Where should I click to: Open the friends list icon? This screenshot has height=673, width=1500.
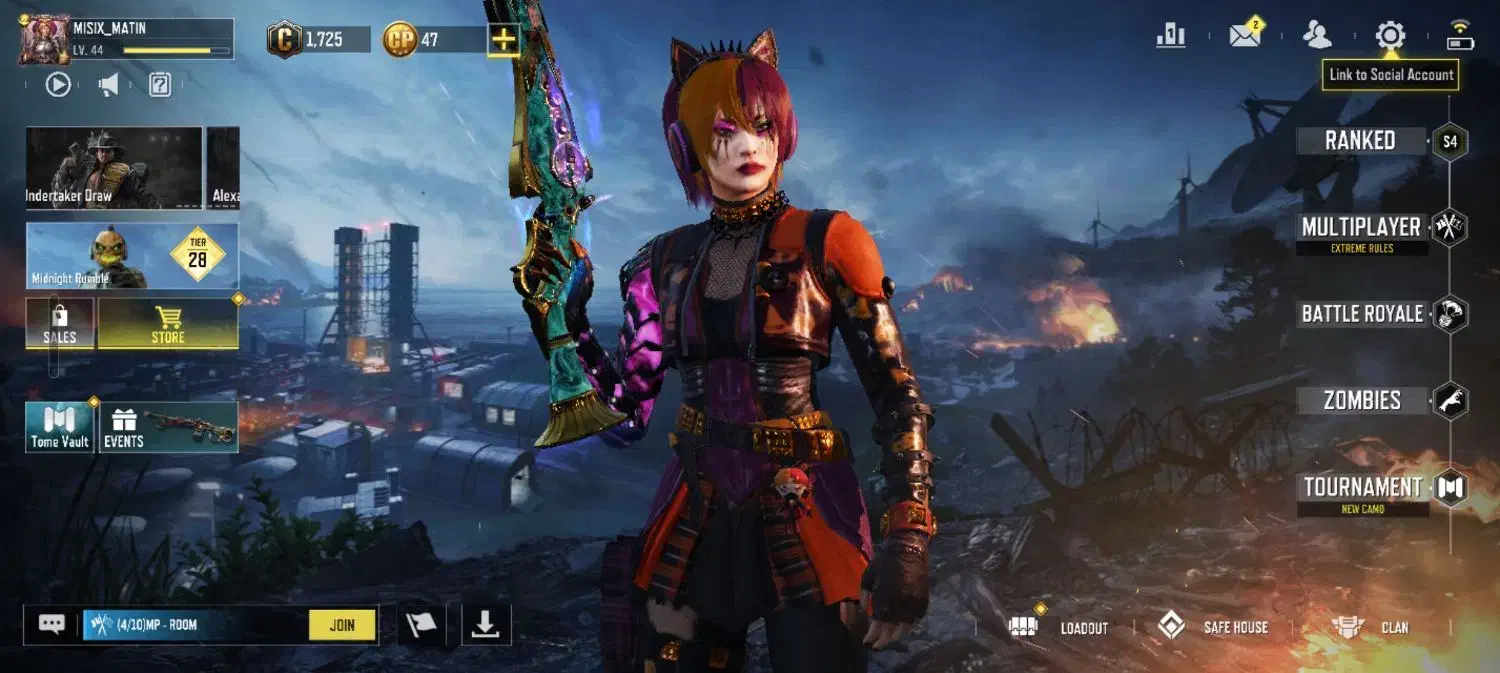coord(1317,36)
